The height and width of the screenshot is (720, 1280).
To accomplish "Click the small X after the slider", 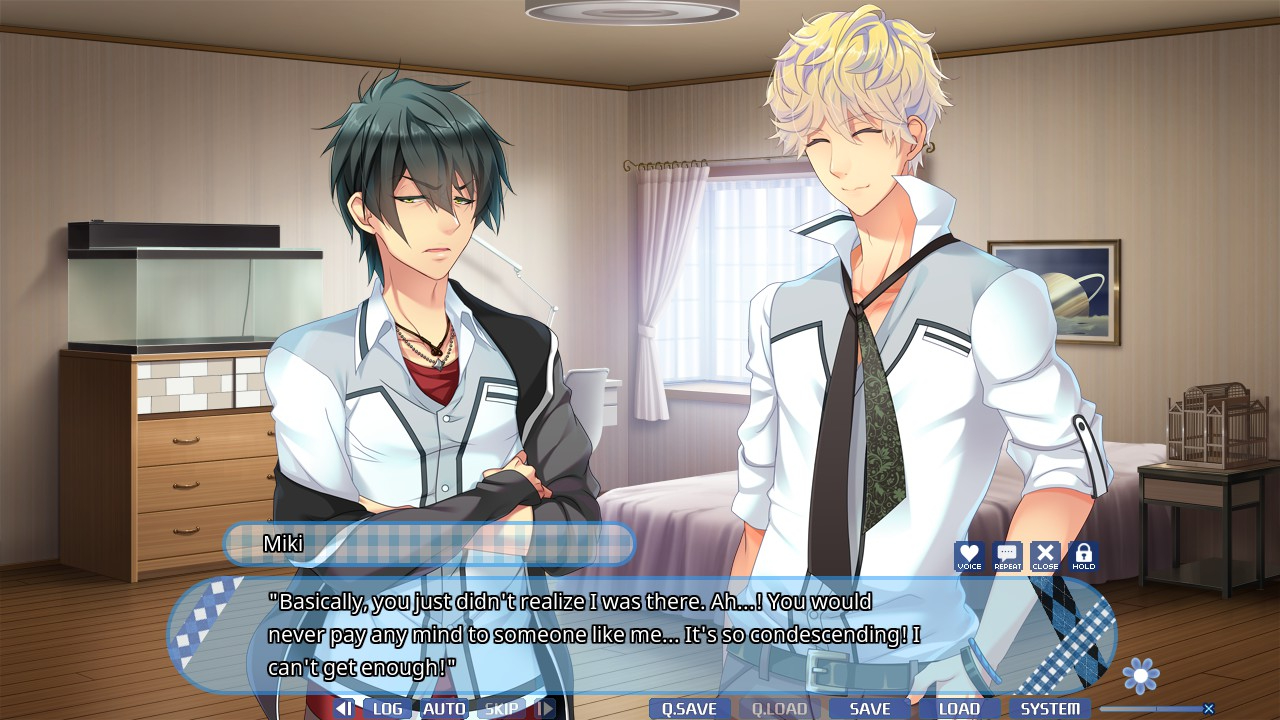I will click(1209, 709).
